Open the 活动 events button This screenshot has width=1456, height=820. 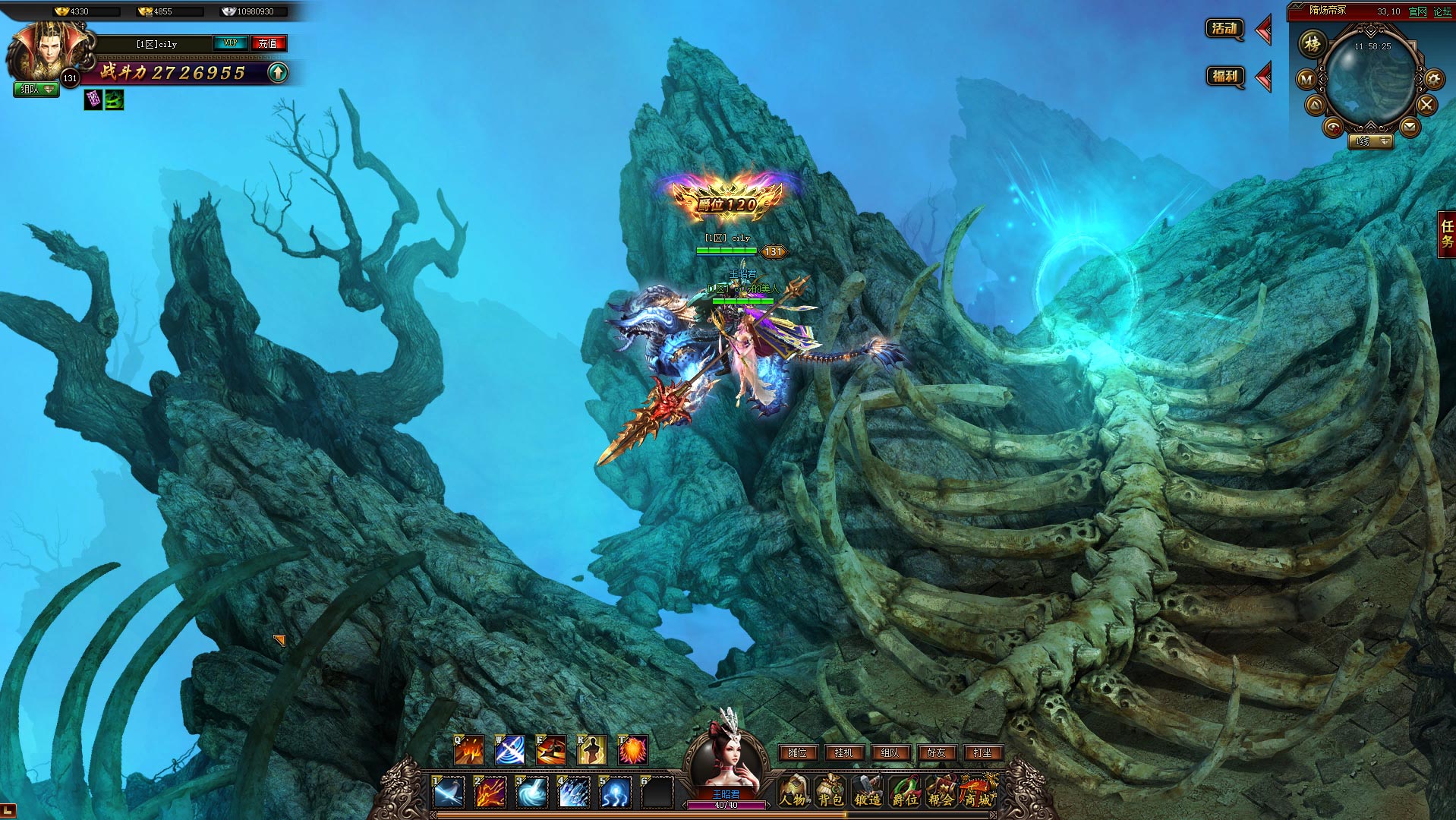(1224, 30)
